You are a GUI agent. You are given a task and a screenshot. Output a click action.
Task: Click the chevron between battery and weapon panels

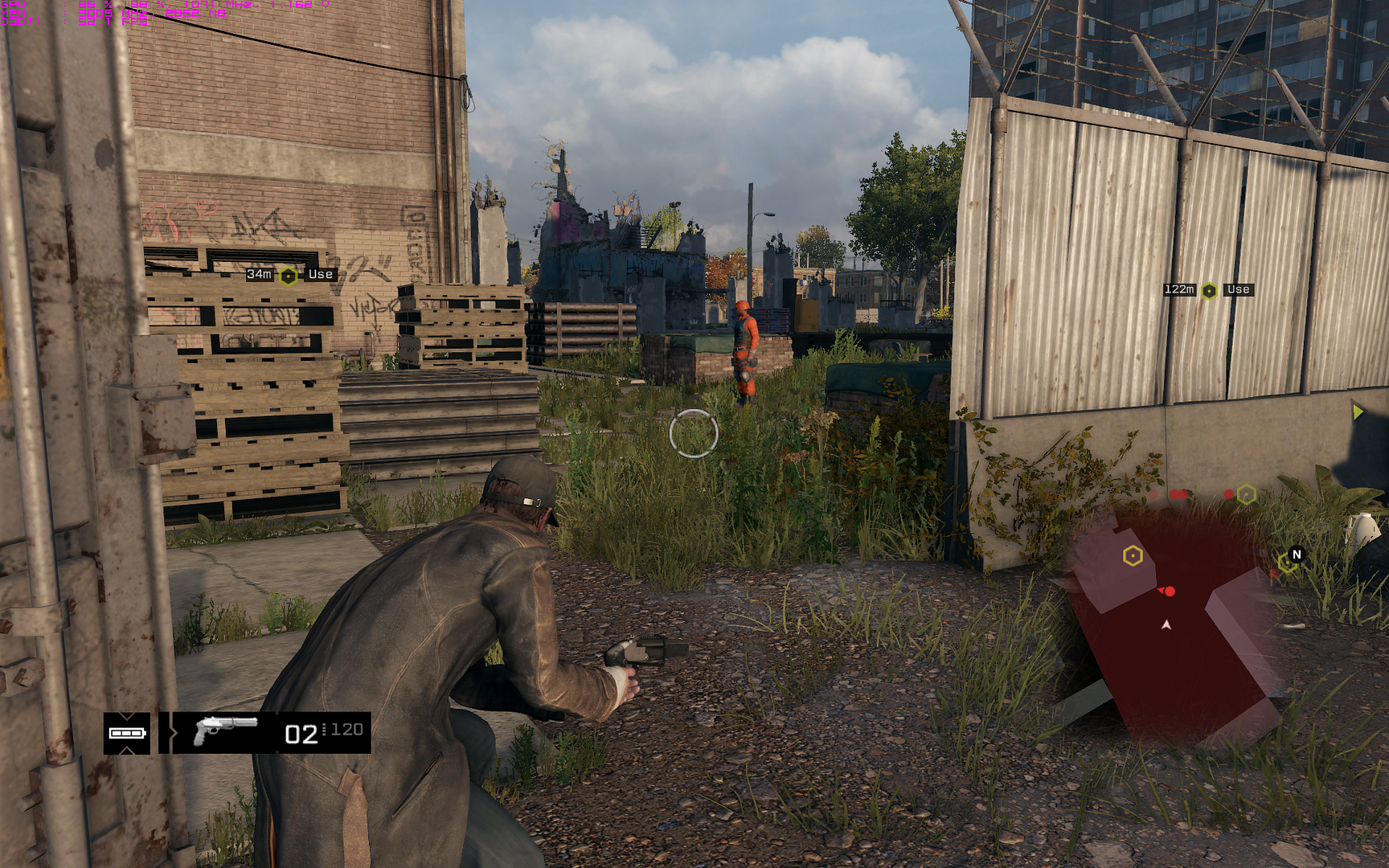[x=173, y=732]
